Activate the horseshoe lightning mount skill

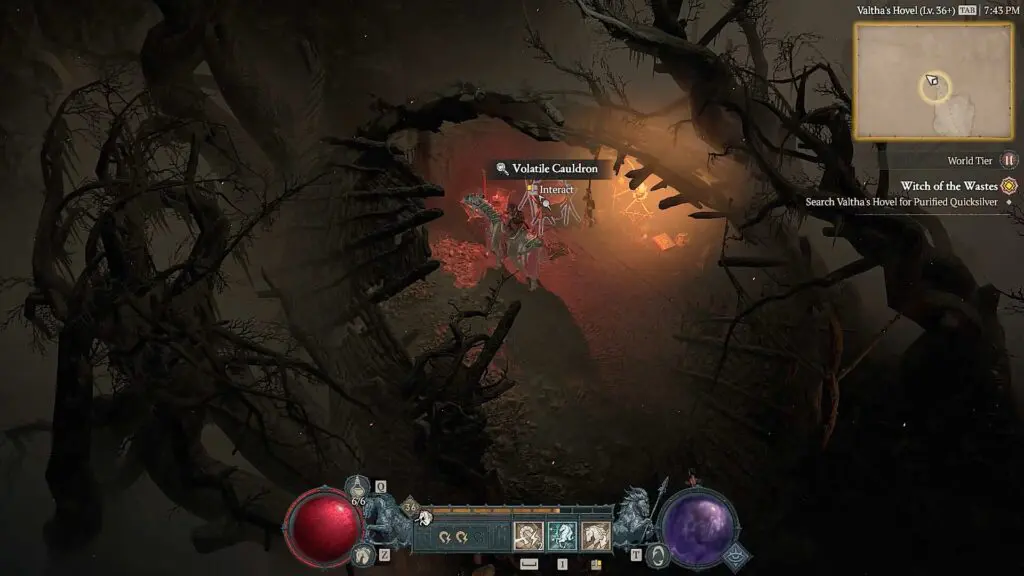[528, 537]
